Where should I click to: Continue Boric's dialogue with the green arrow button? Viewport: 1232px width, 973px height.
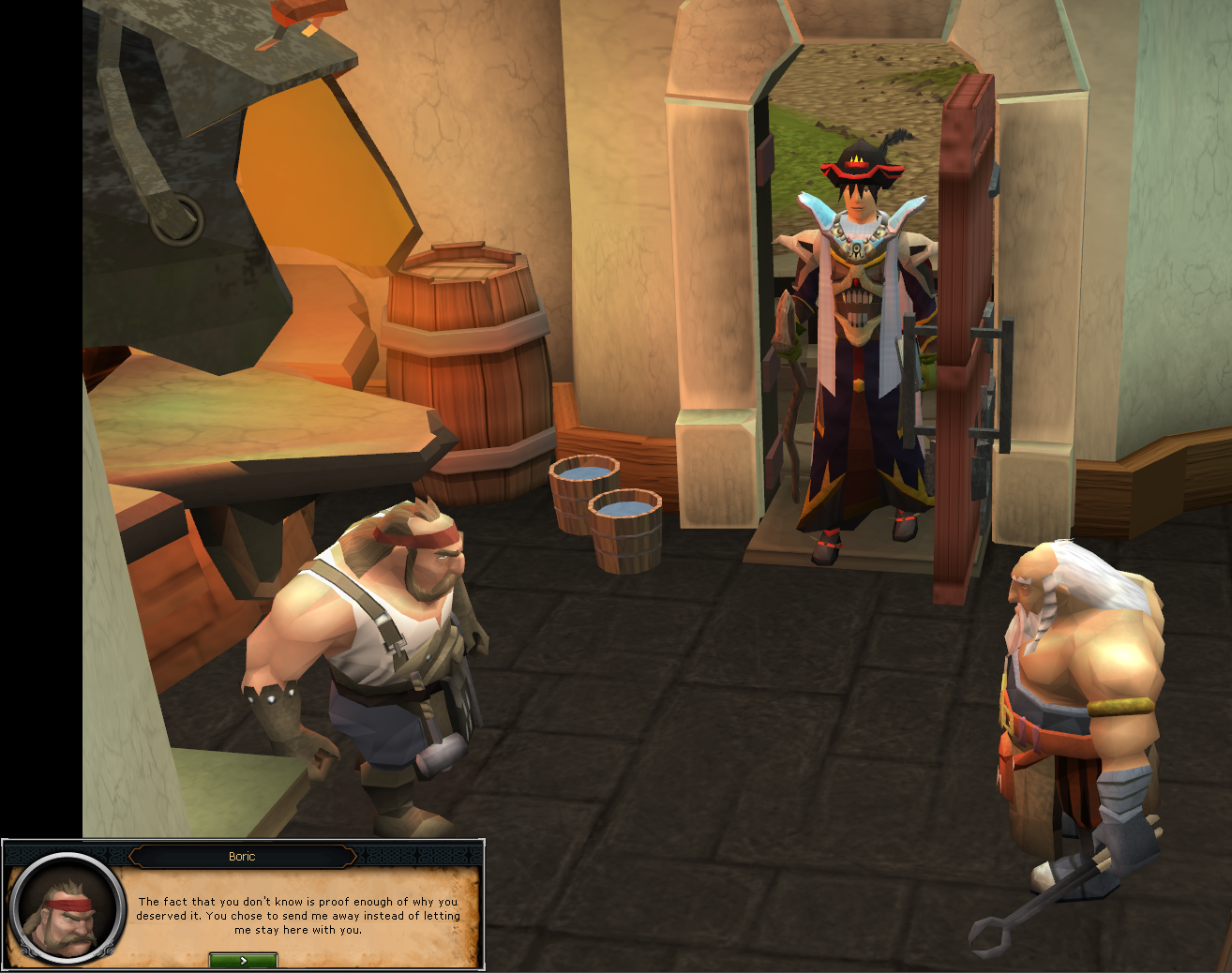pos(243,960)
